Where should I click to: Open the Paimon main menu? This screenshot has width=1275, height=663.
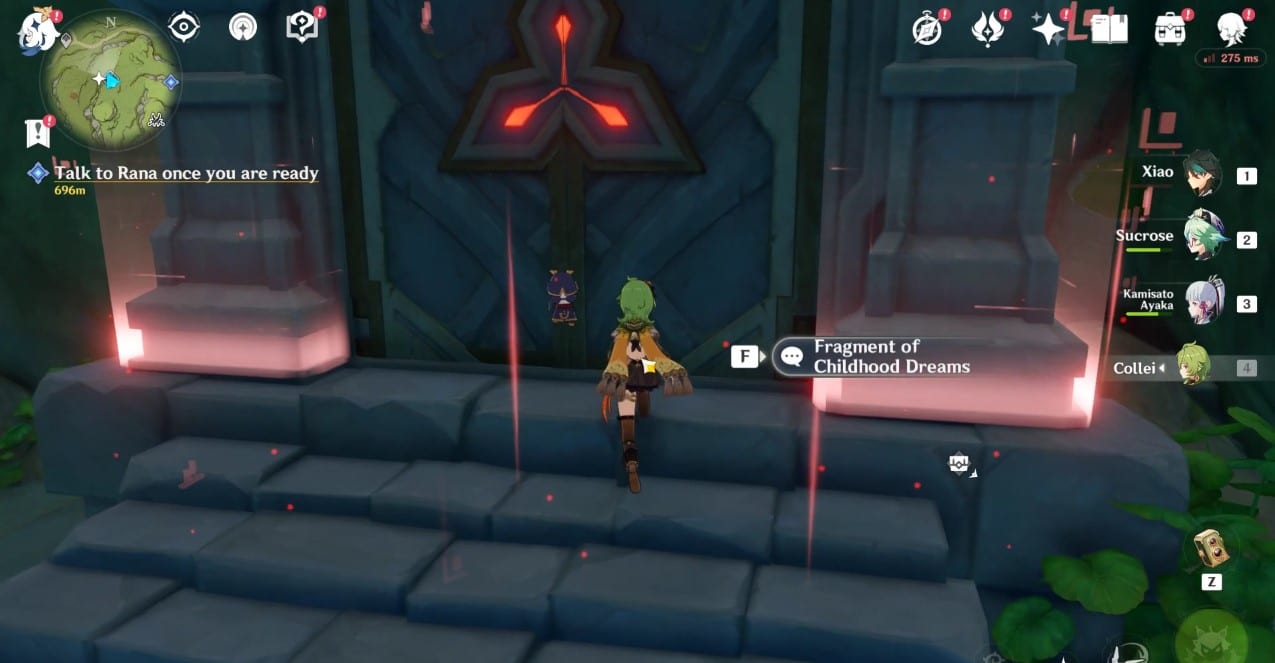coord(35,29)
